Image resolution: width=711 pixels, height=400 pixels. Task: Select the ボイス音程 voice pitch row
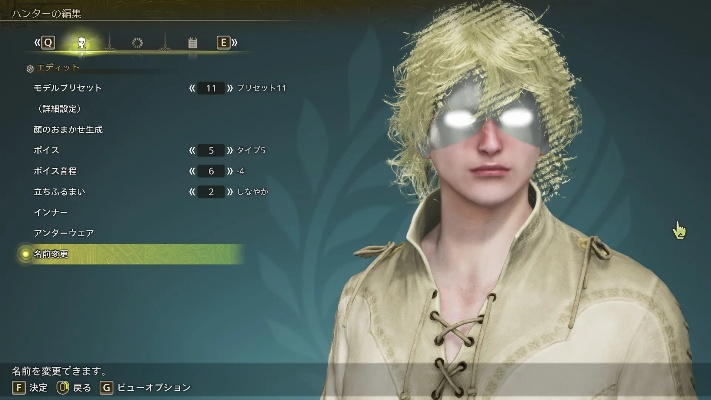pos(54,170)
